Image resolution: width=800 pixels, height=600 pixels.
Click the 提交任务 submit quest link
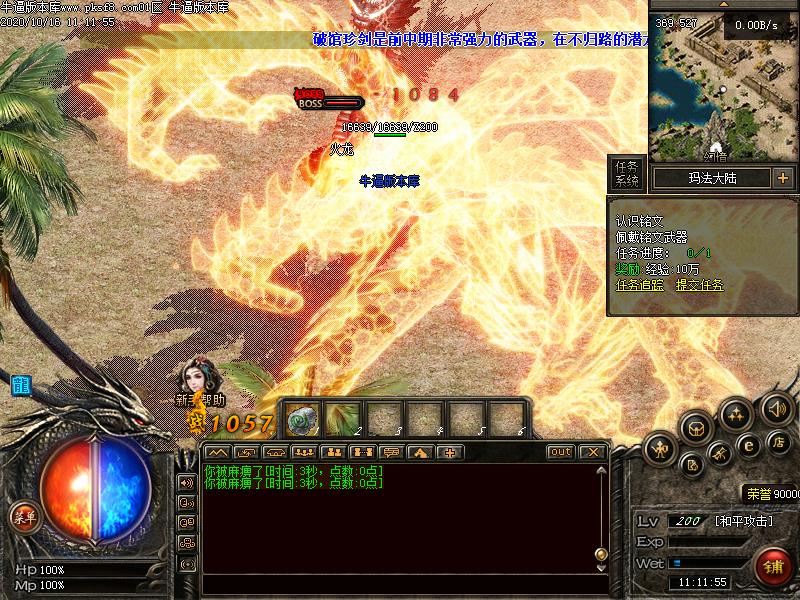pyautogui.click(x=699, y=285)
